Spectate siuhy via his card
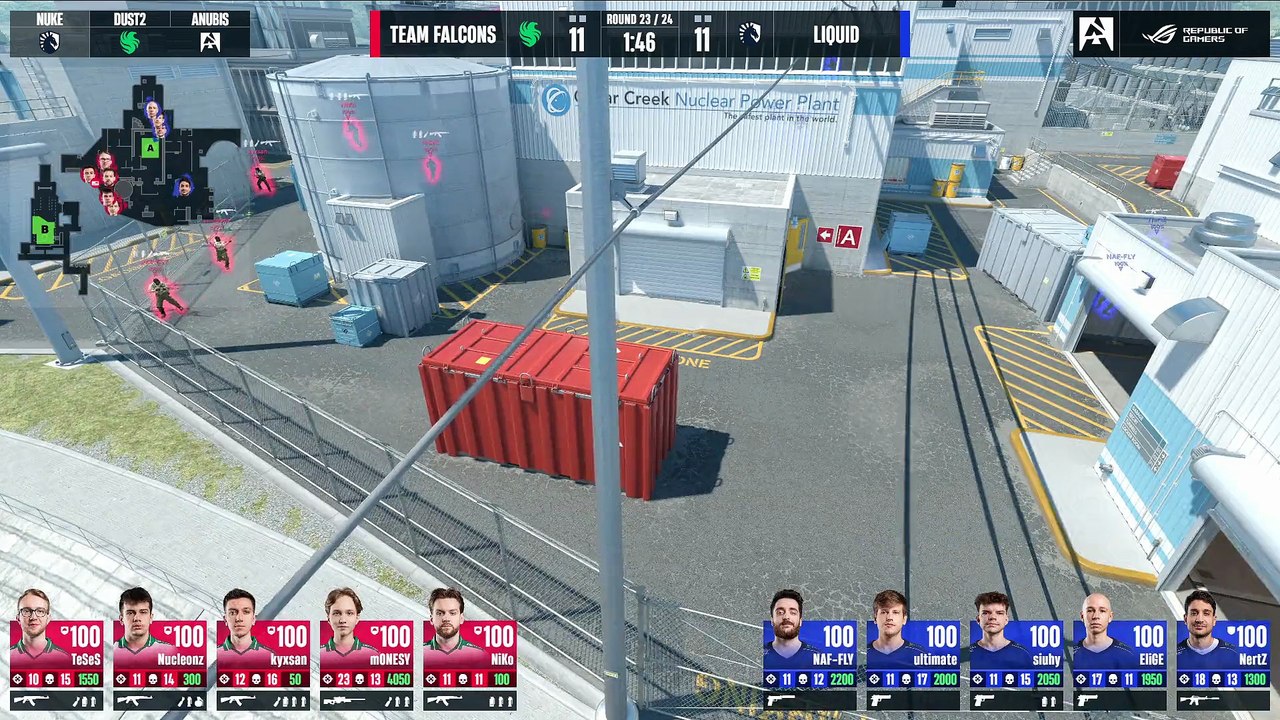Viewport: 1280px width, 720px height. click(1016, 650)
